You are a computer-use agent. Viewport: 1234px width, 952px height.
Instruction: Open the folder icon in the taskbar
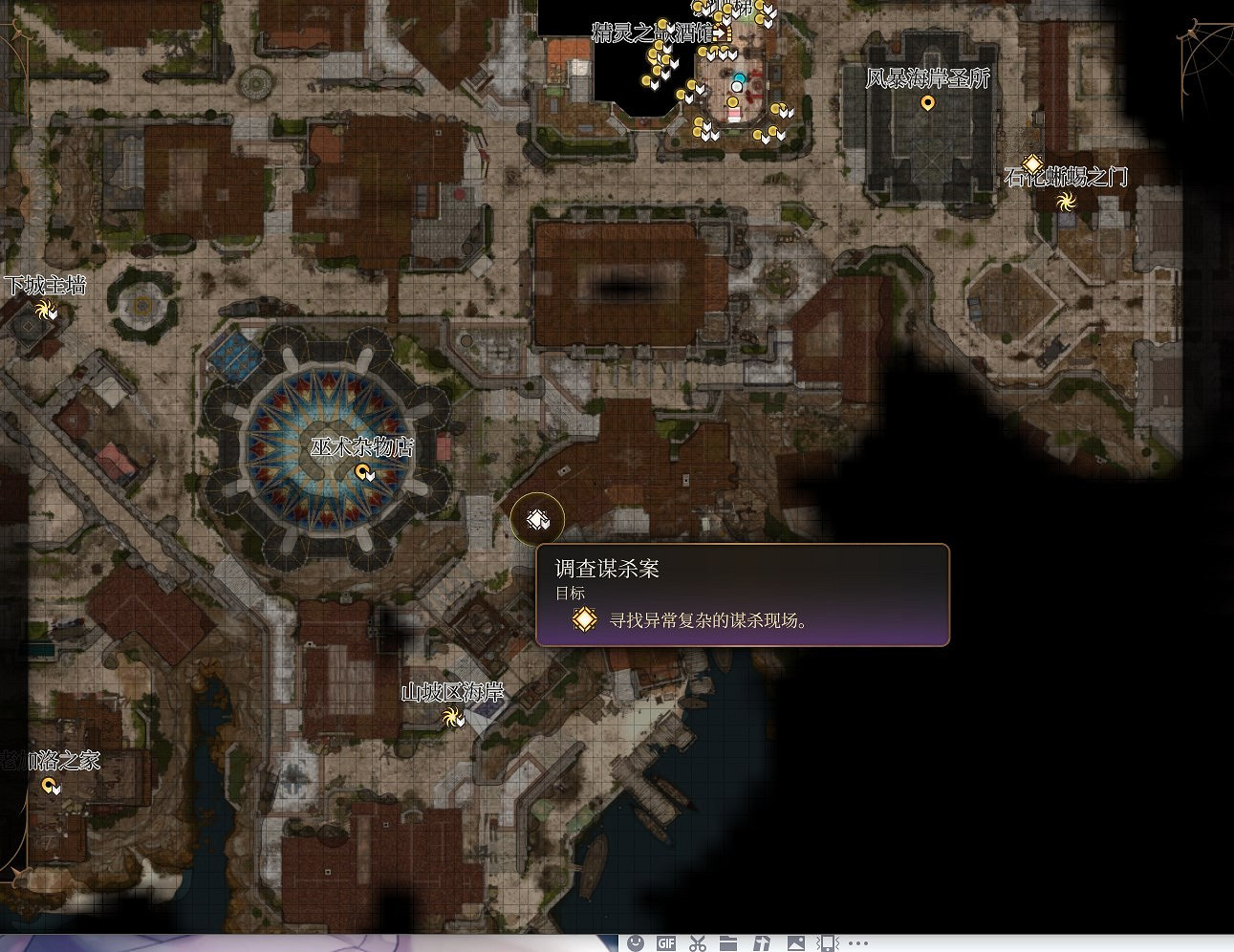click(729, 942)
